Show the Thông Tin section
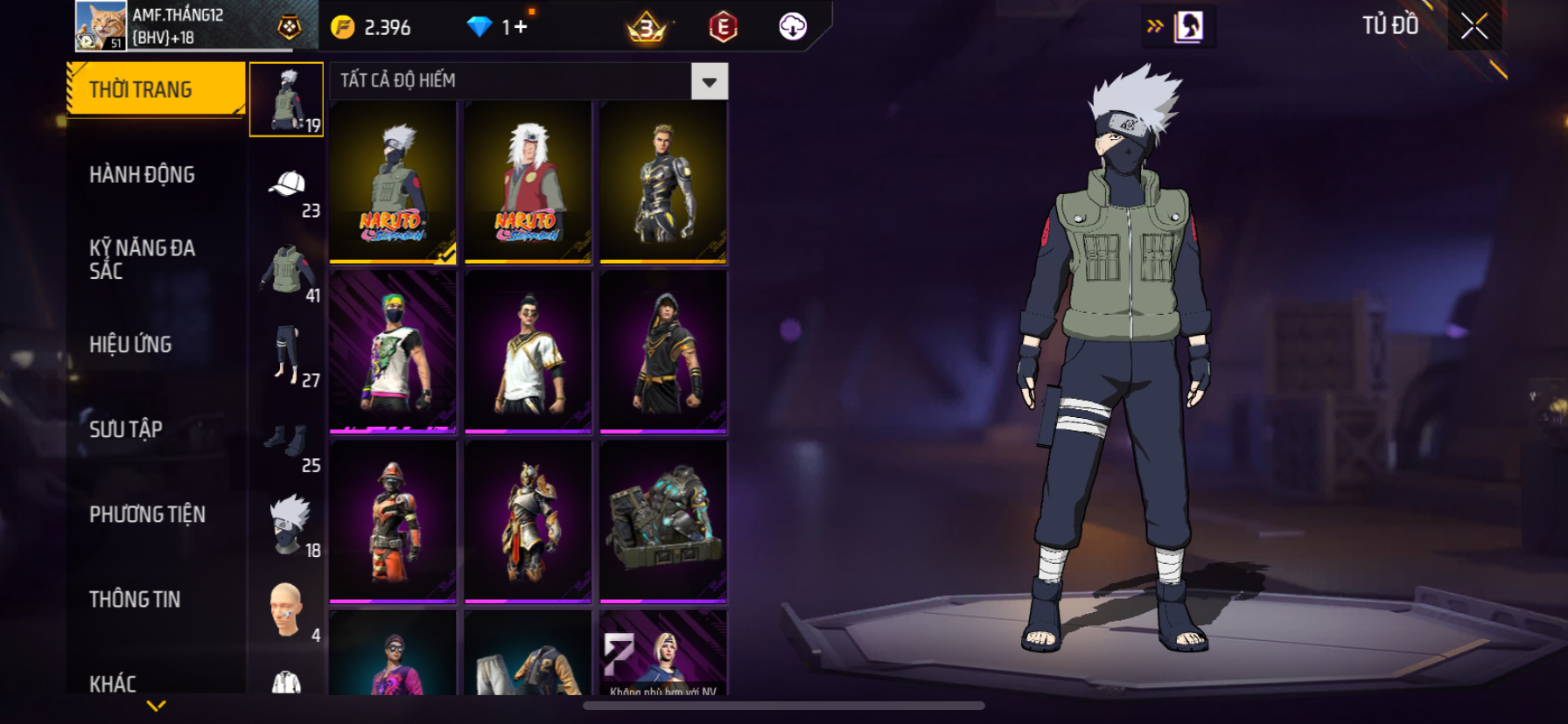This screenshot has width=1568, height=724. [135, 599]
